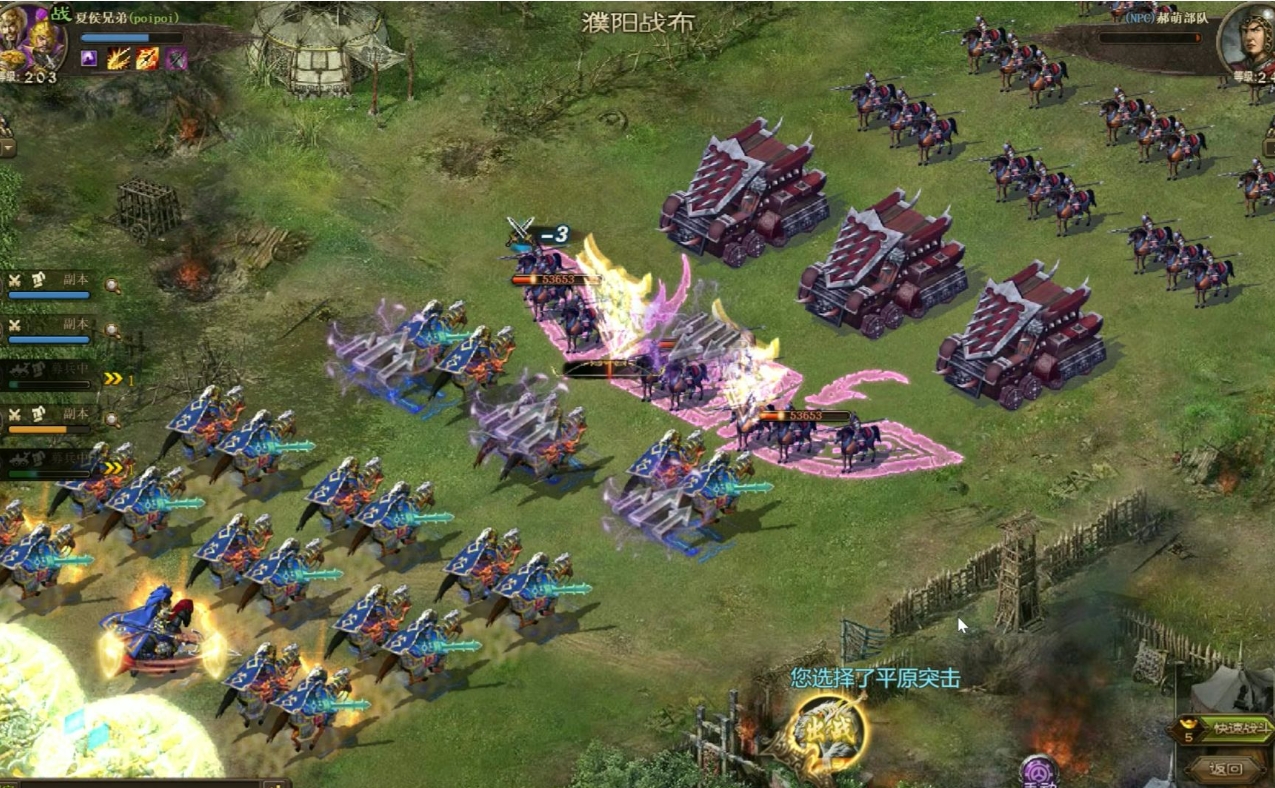Viewport: 1275px width, 788px height.
Task: Select the yellow burst skill icon
Action: (x=118, y=59)
